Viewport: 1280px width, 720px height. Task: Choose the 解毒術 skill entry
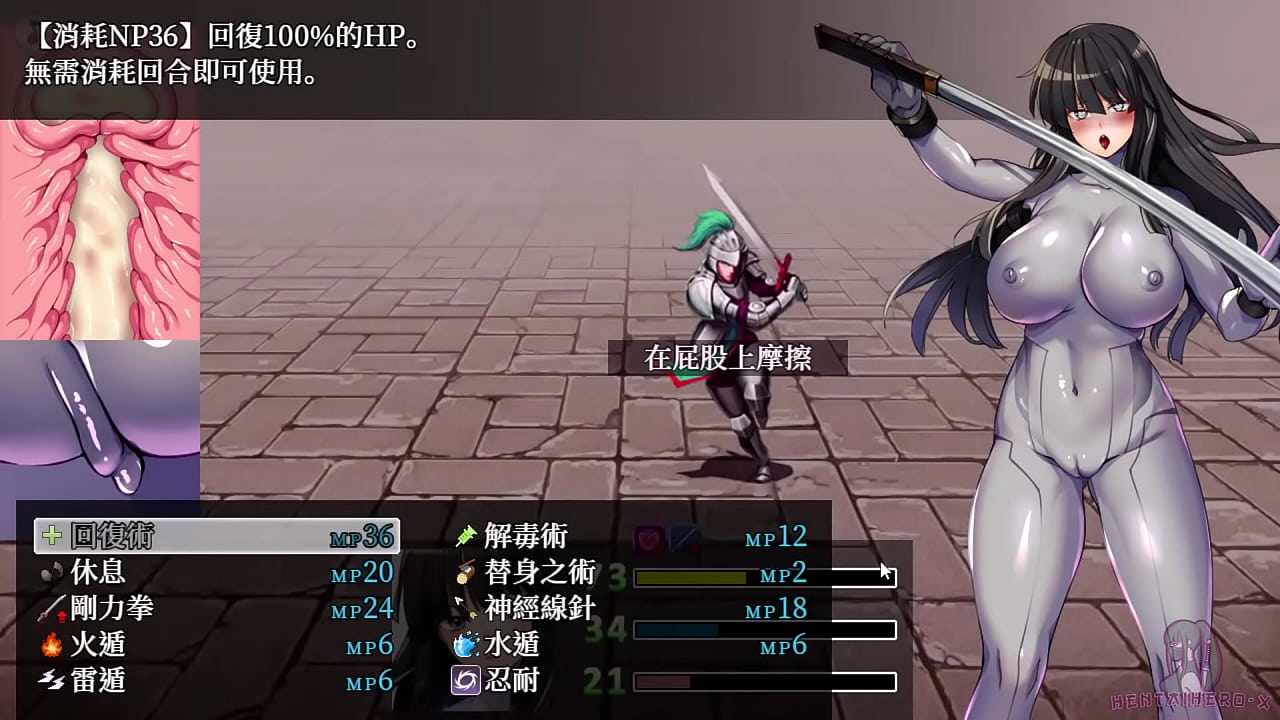click(x=630, y=536)
